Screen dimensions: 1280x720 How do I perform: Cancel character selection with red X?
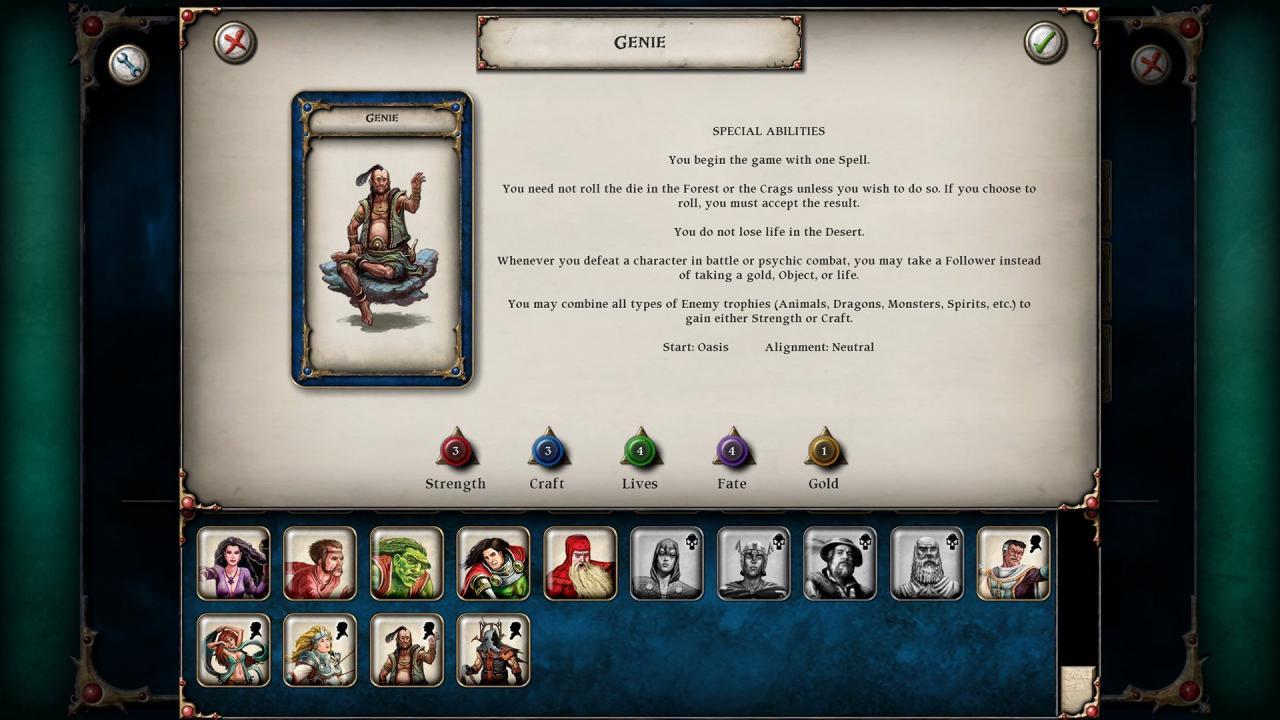234,43
